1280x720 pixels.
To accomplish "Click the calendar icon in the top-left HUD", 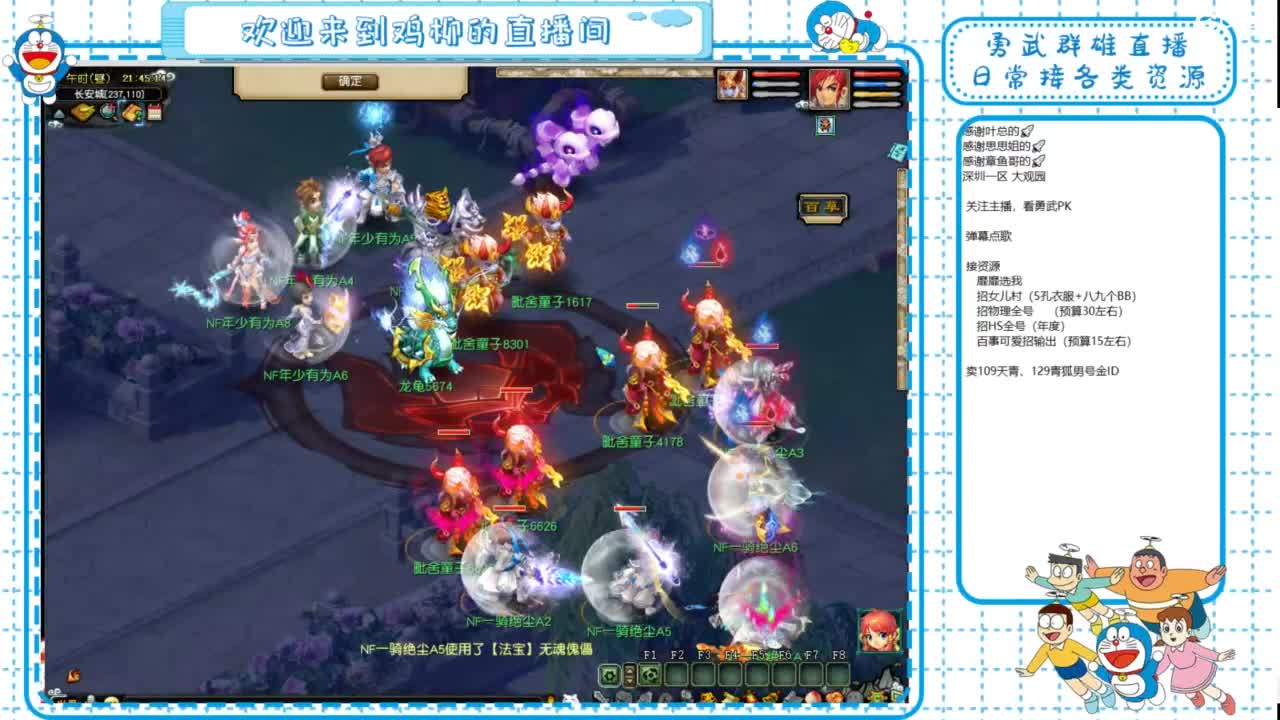I will (x=156, y=112).
